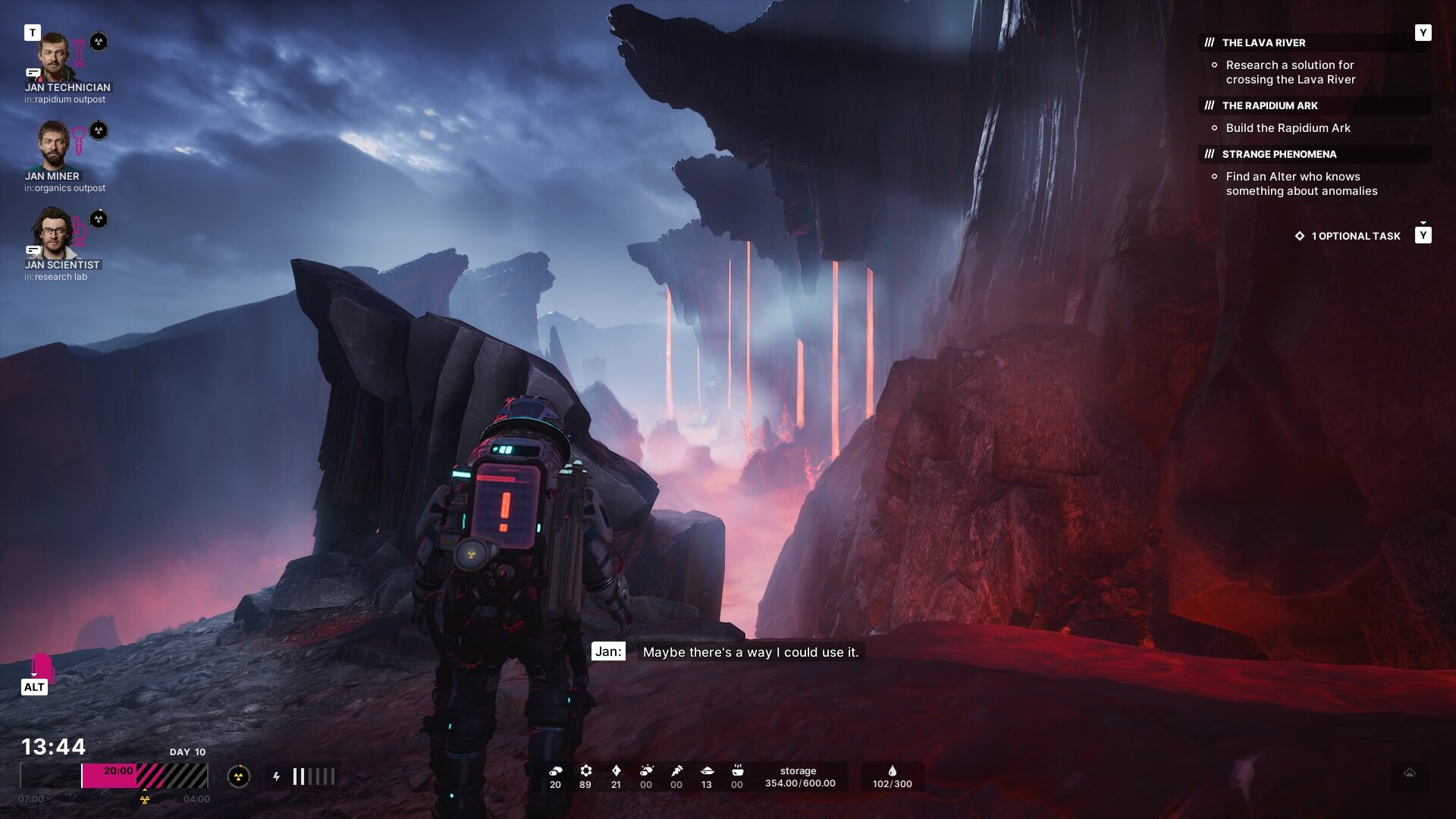Click the pink suit icon above ALT

(x=42, y=667)
